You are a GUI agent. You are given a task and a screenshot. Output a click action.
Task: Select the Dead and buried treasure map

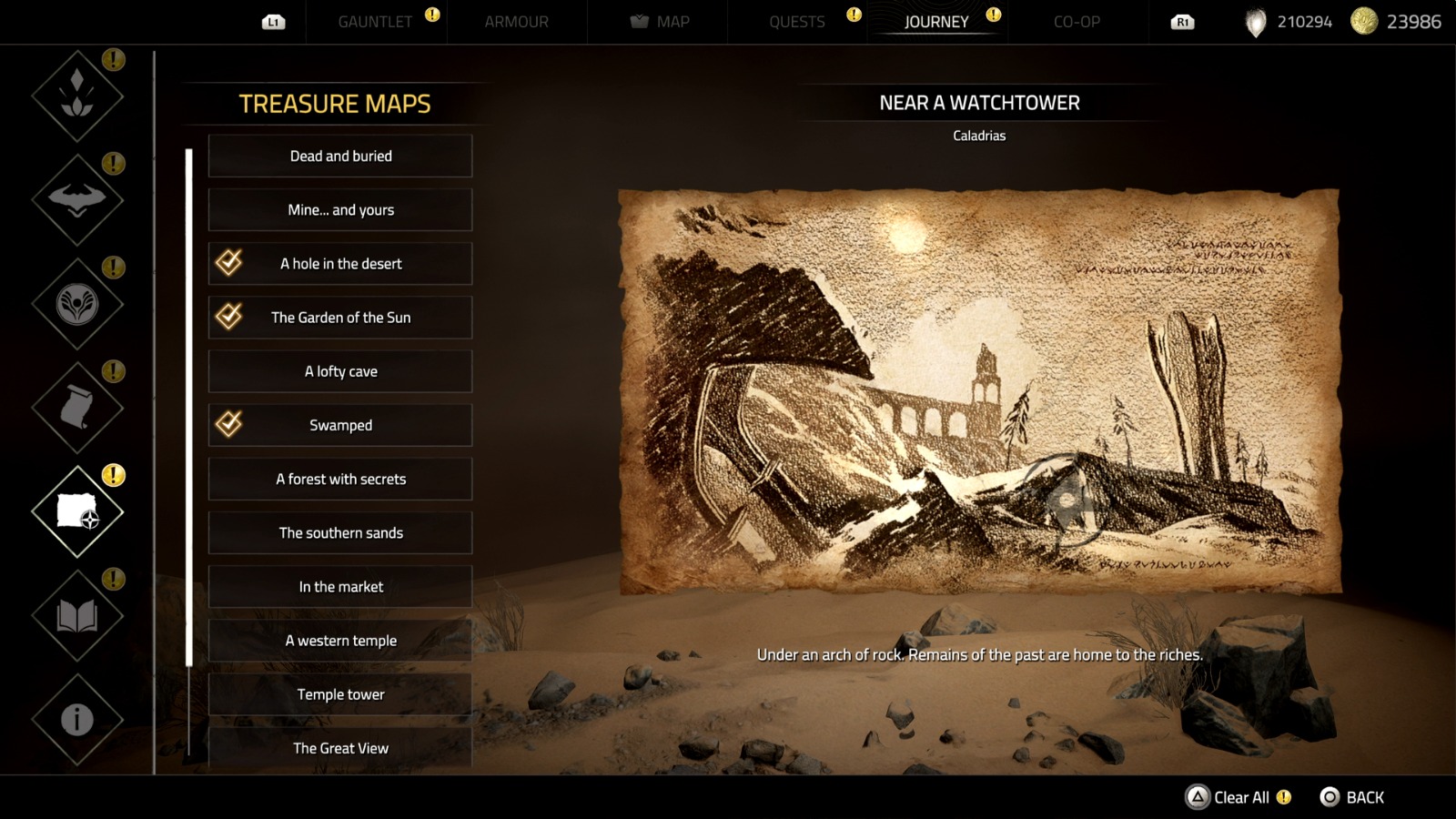pos(340,156)
